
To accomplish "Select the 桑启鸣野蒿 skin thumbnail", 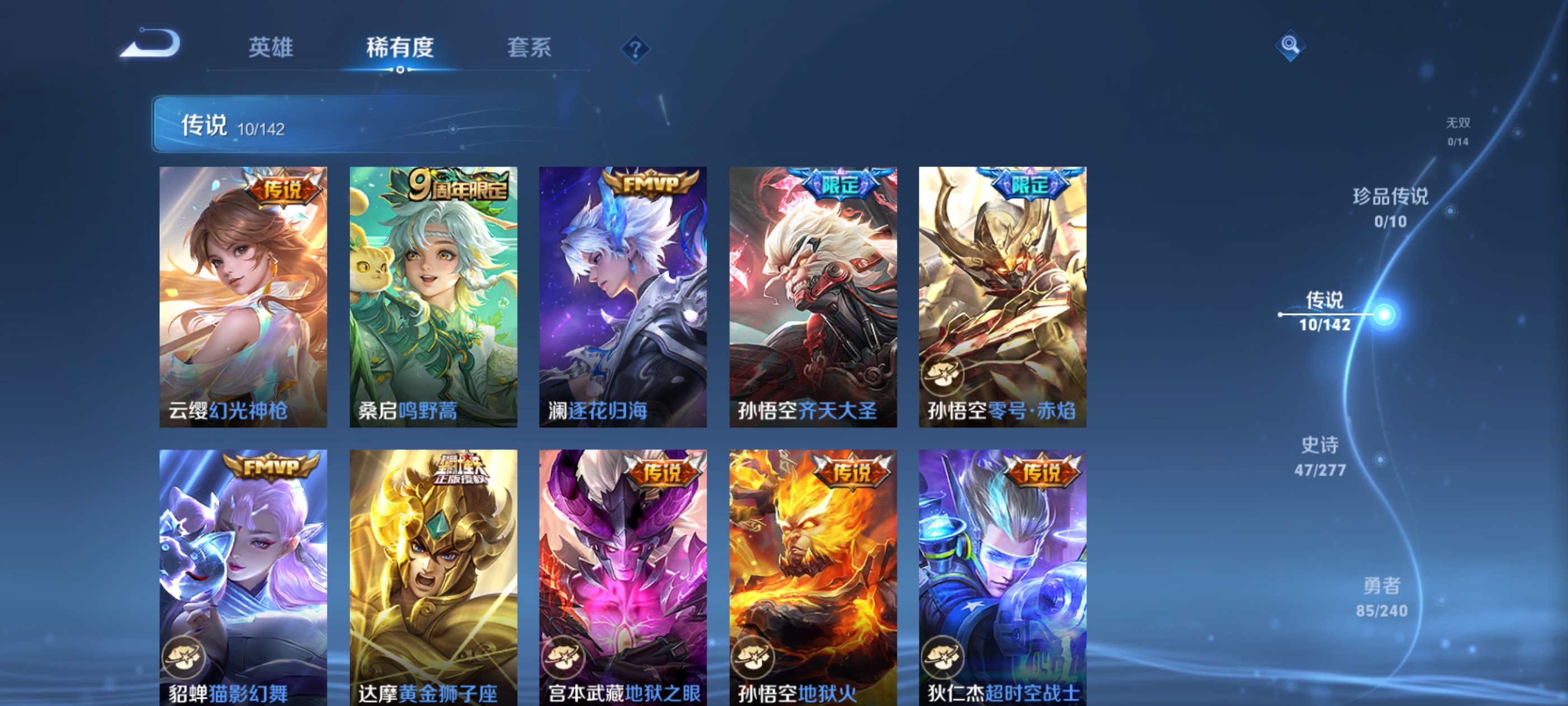I will [433, 299].
